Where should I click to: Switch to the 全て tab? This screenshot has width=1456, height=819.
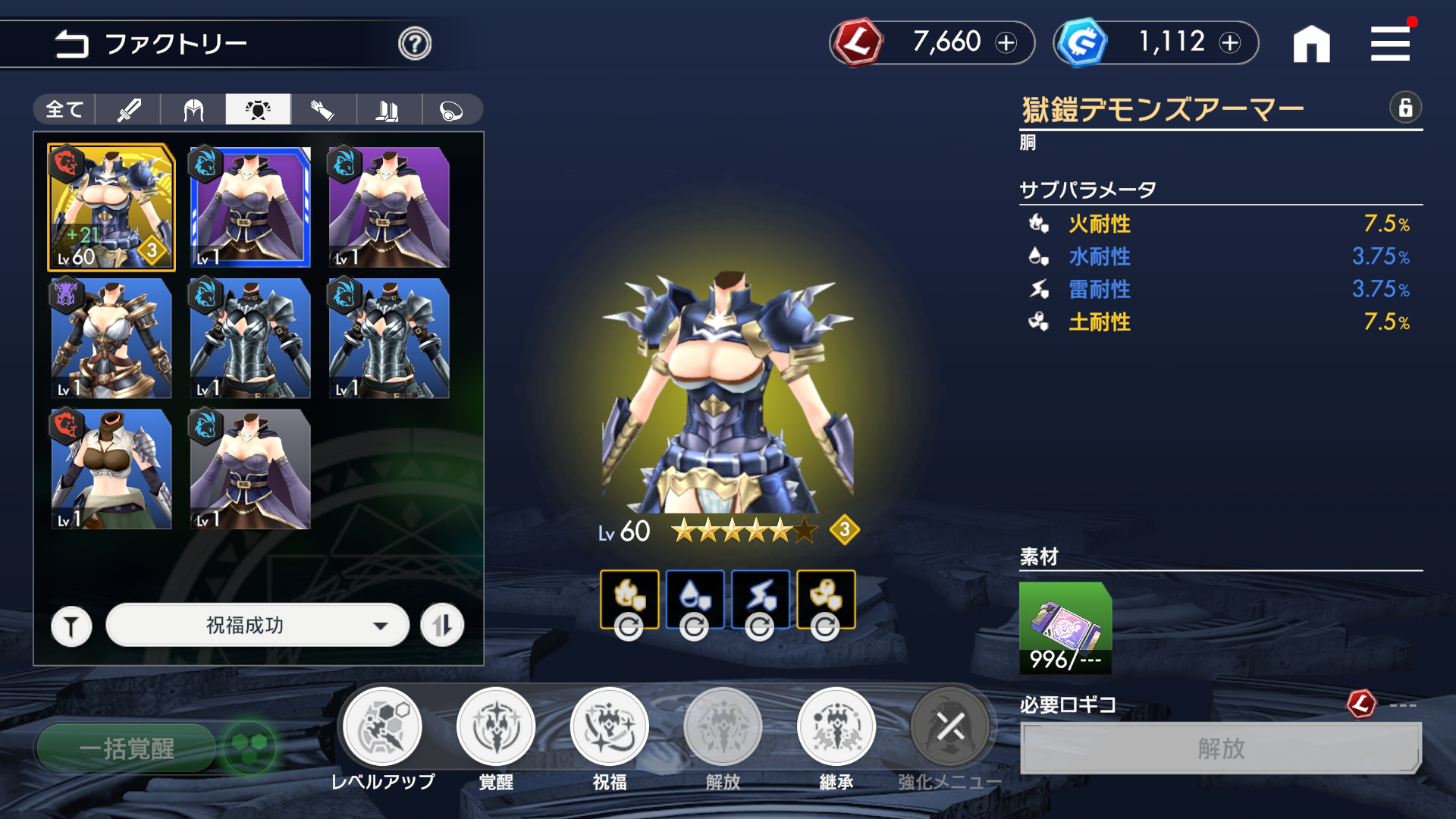[x=63, y=109]
